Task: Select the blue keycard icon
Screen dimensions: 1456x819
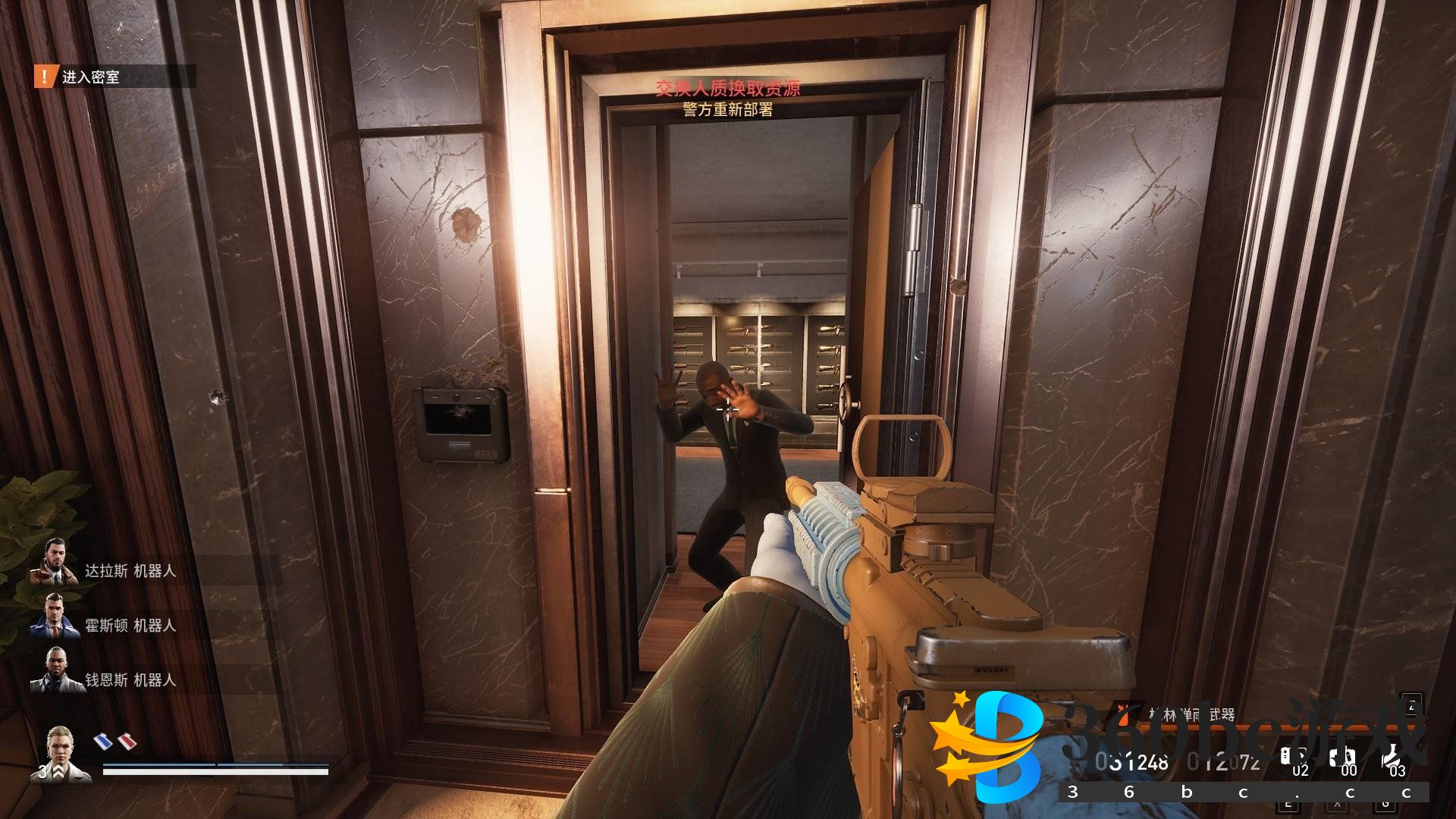Action: pos(102,740)
